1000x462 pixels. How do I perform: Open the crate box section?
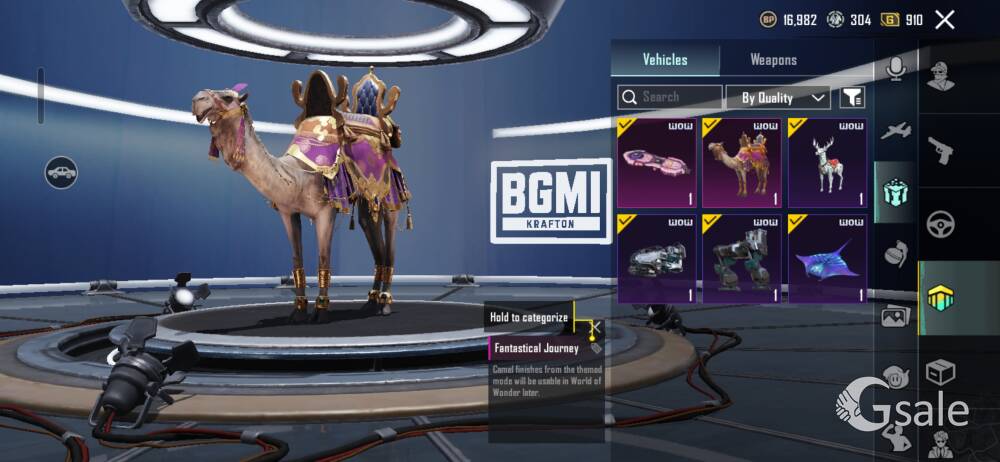pyautogui.click(x=940, y=372)
